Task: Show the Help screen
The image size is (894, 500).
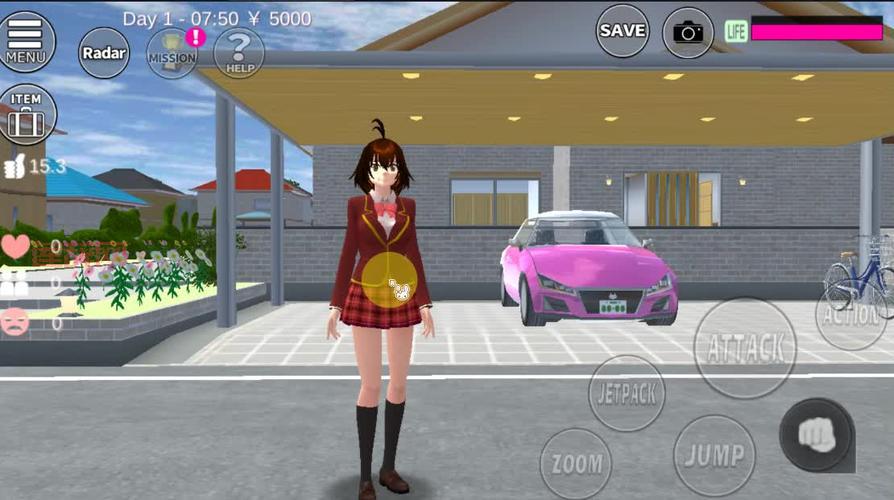Action: pos(239,52)
